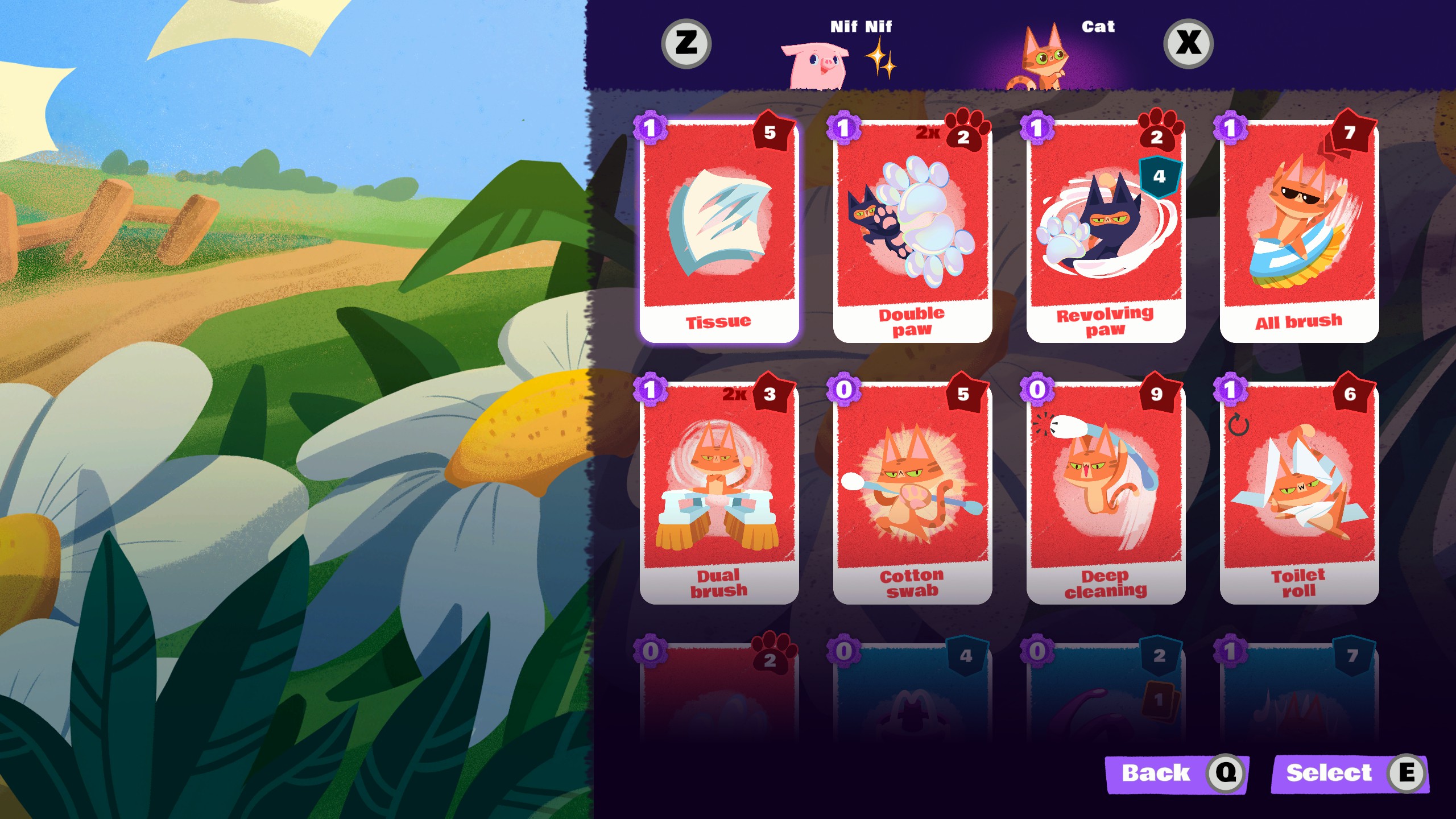This screenshot has width=1456, height=819.
Task: Select the All brush card
Action: (x=1299, y=233)
